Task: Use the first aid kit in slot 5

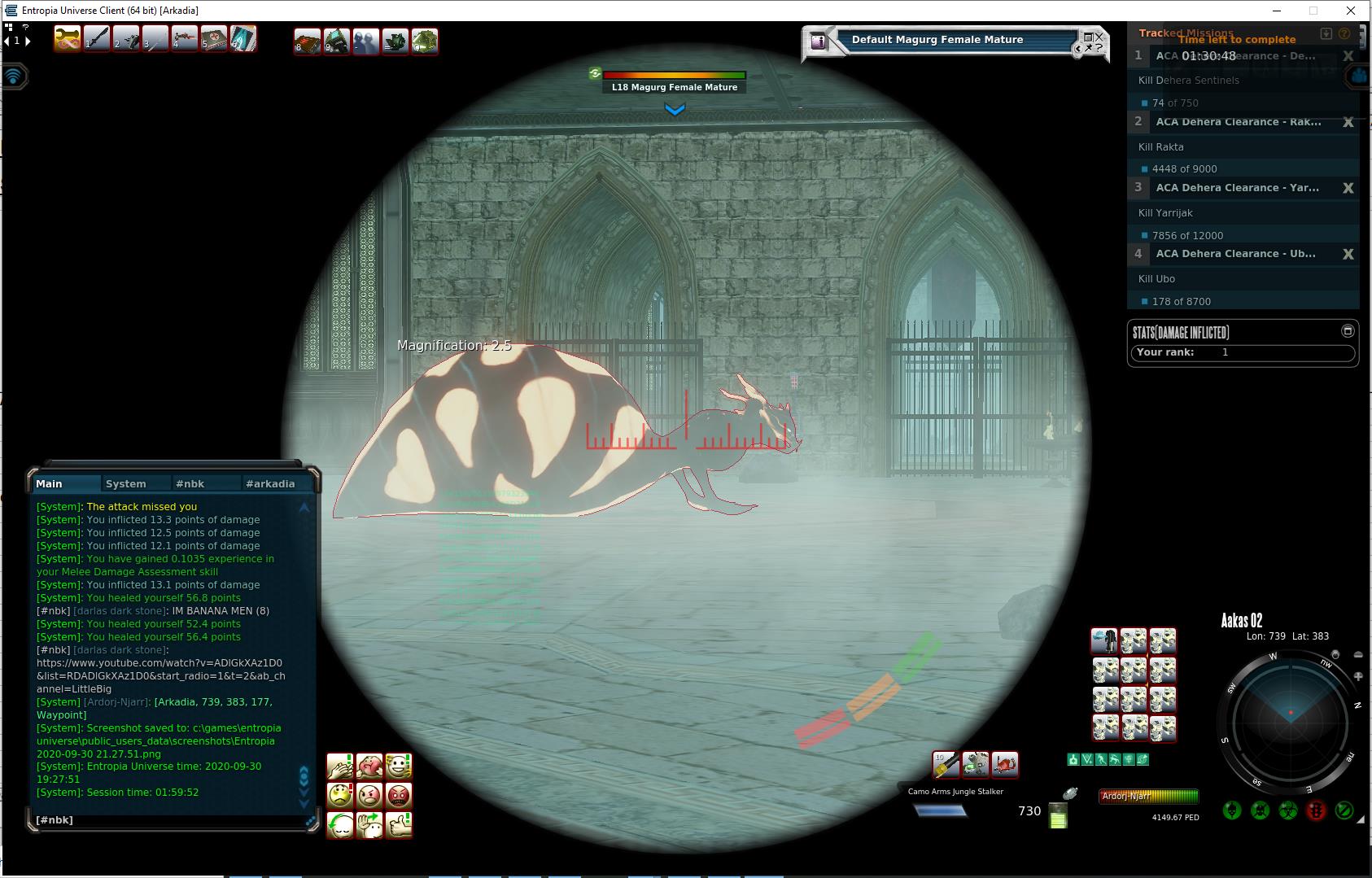Action: (214, 39)
